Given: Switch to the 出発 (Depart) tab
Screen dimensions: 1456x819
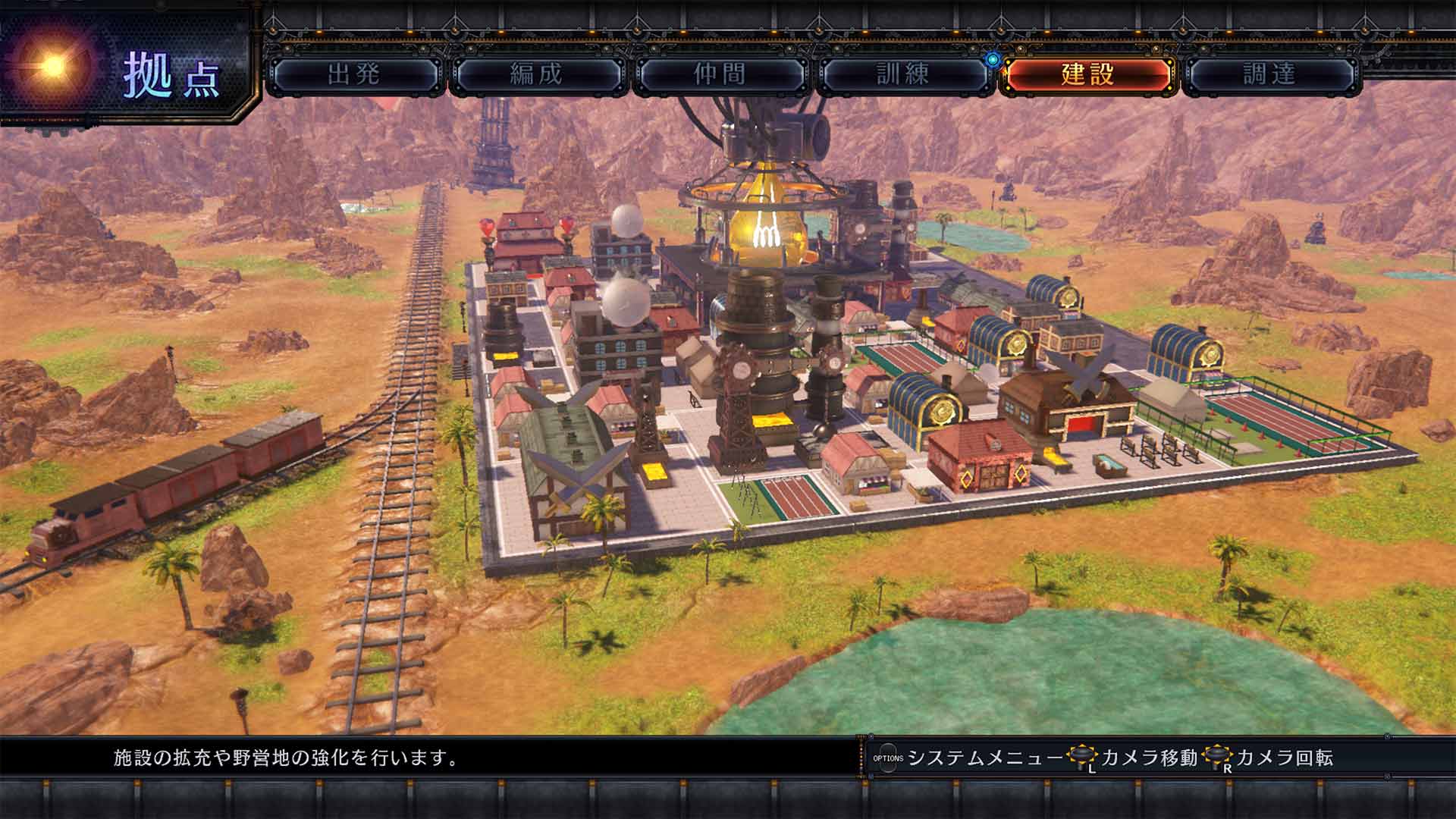Looking at the screenshot, I should 356,75.
